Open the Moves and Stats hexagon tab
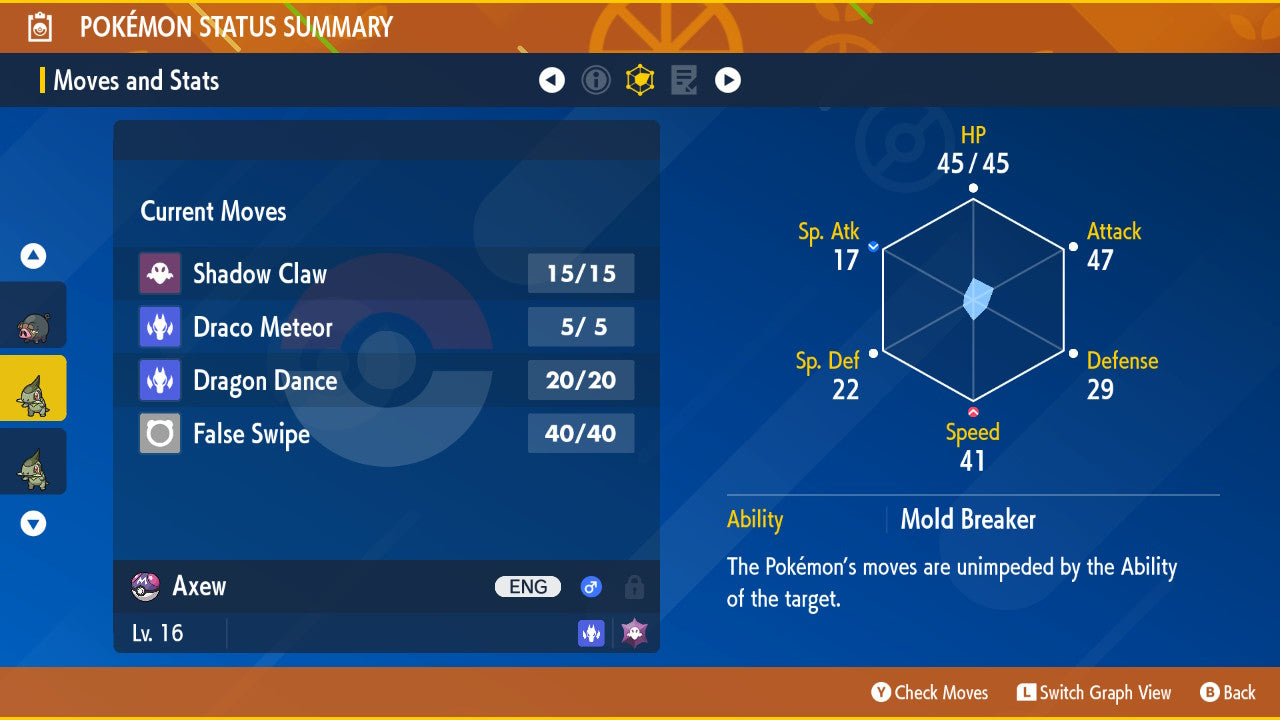The height and width of the screenshot is (720, 1280). click(640, 80)
